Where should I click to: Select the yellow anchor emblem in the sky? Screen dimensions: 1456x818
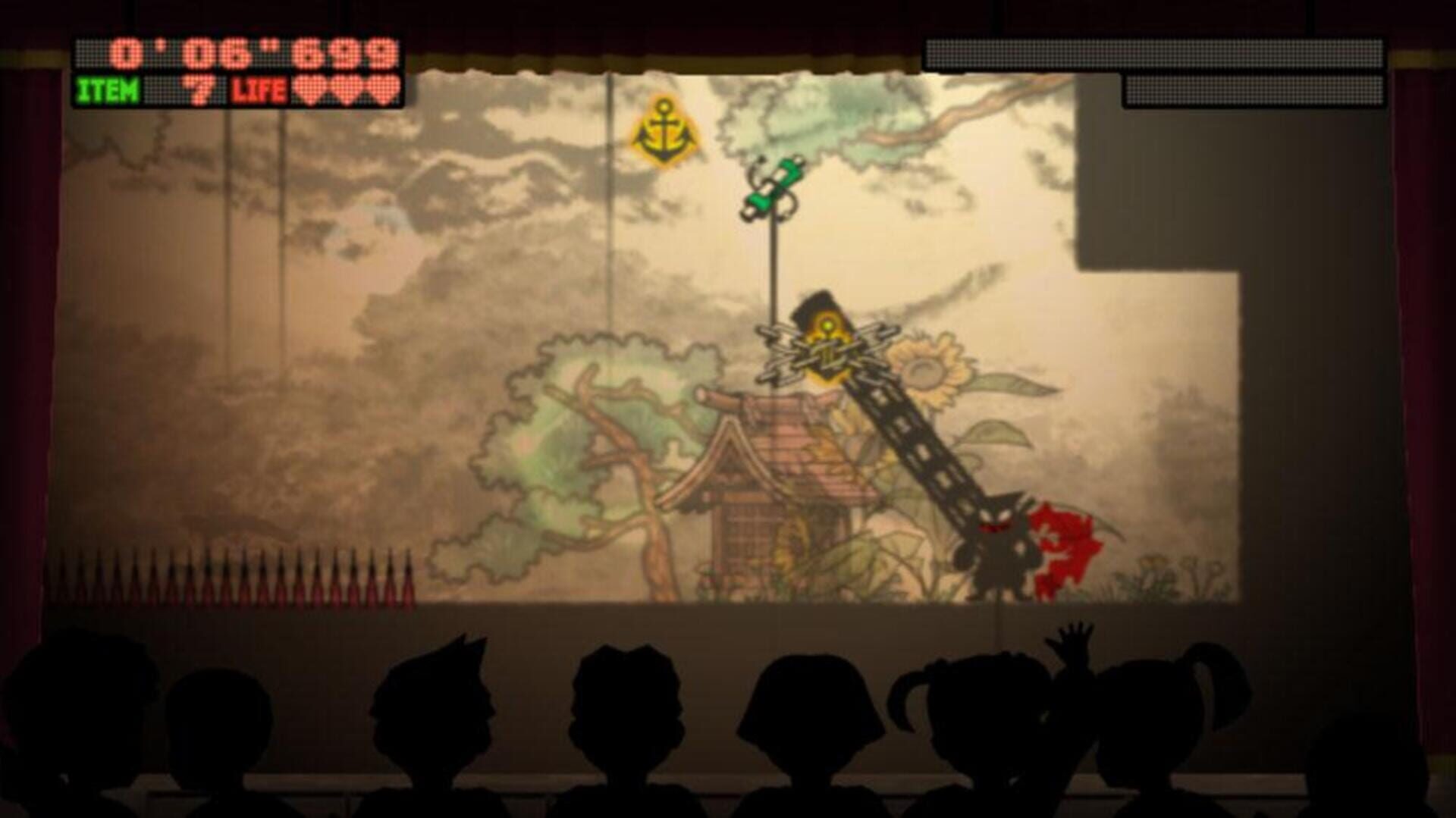664,127
